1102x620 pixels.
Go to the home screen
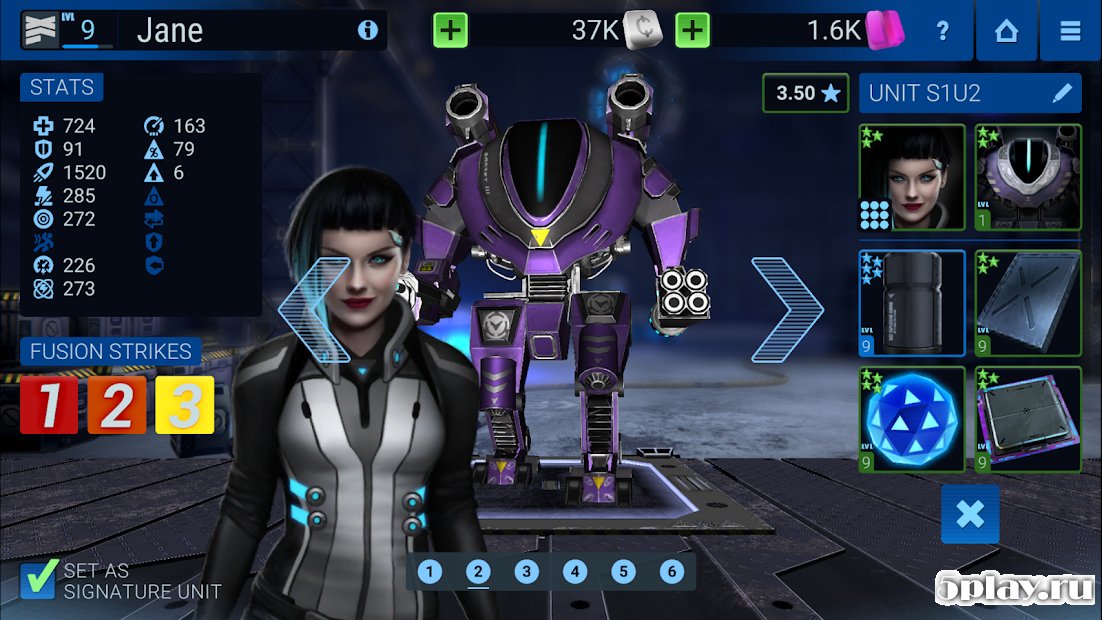point(1006,31)
